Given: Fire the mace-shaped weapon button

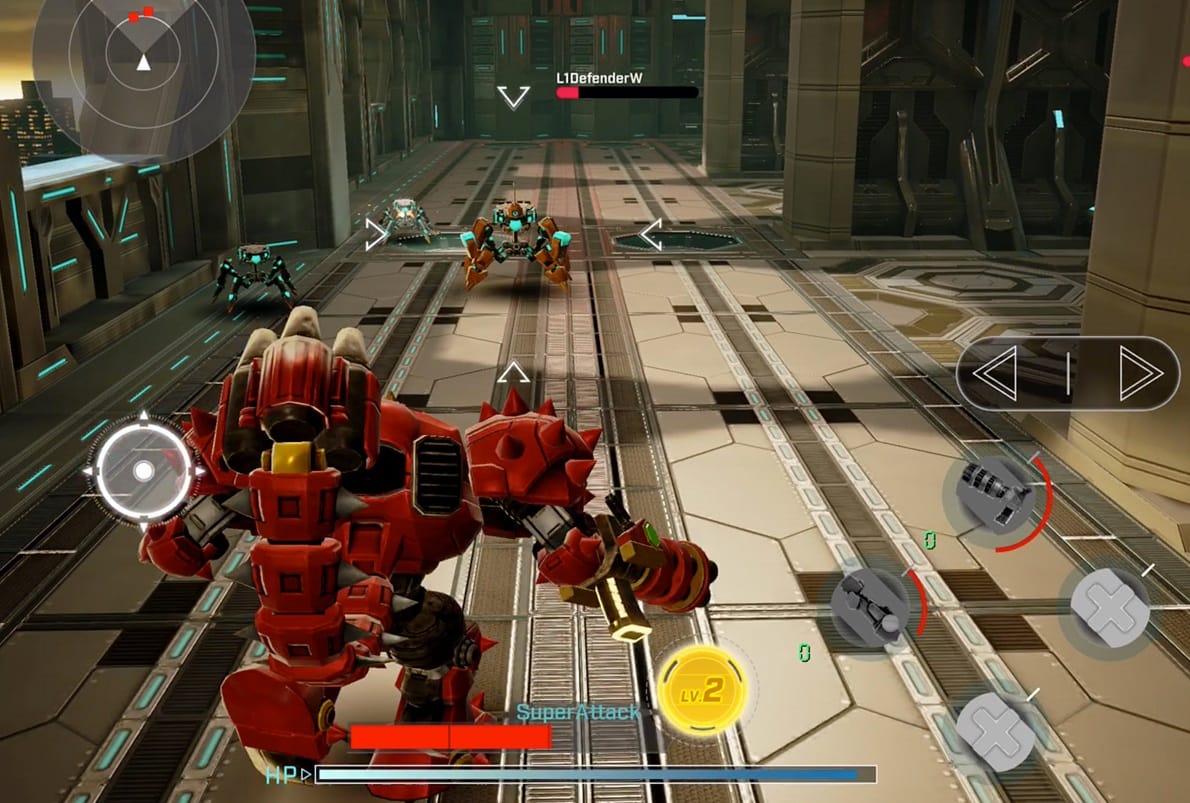Looking at the screenshot, I should (870, 606).
